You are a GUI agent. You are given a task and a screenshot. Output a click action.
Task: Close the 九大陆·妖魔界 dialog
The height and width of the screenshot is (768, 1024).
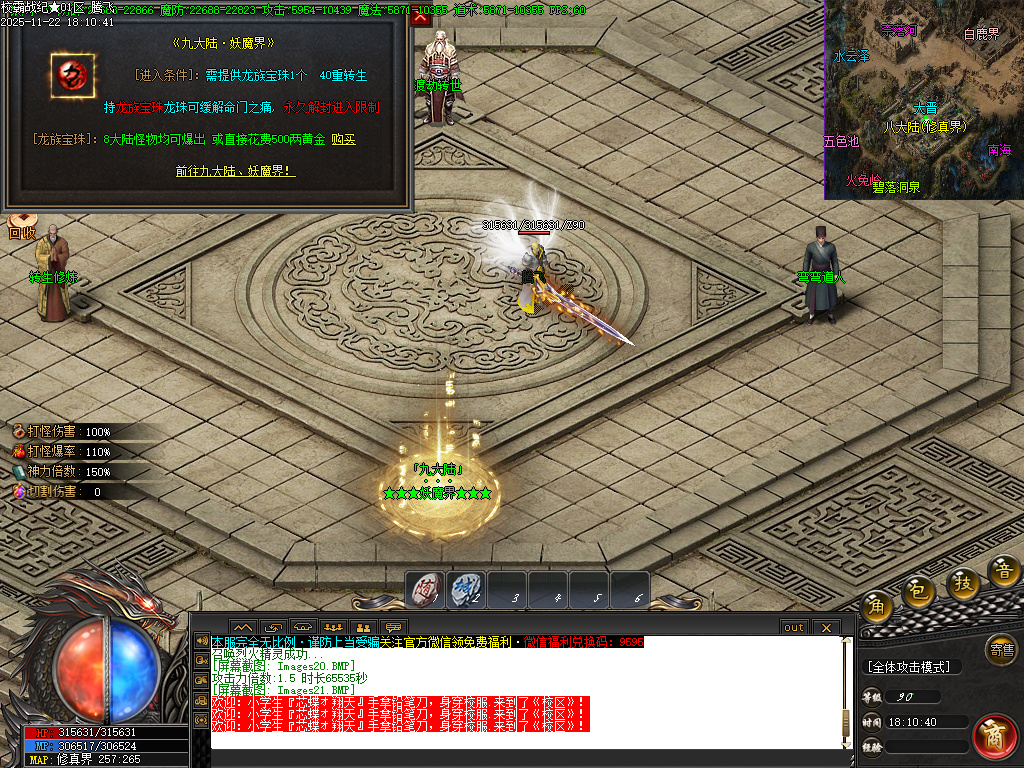point(420,16)
